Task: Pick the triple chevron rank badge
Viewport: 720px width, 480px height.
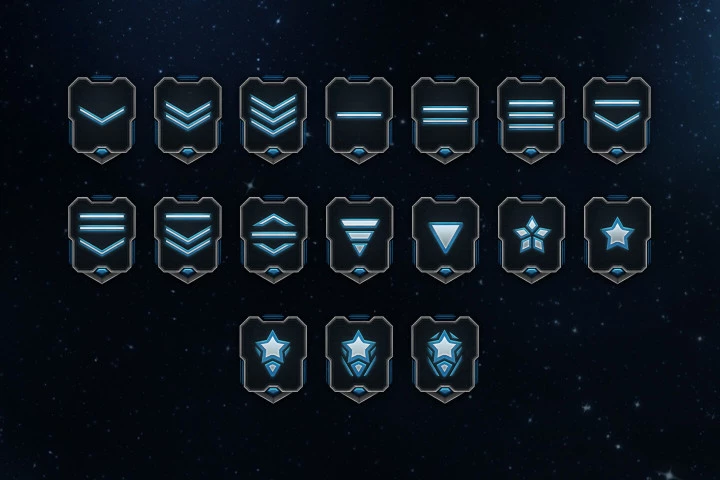Action: tap(273, 116)
